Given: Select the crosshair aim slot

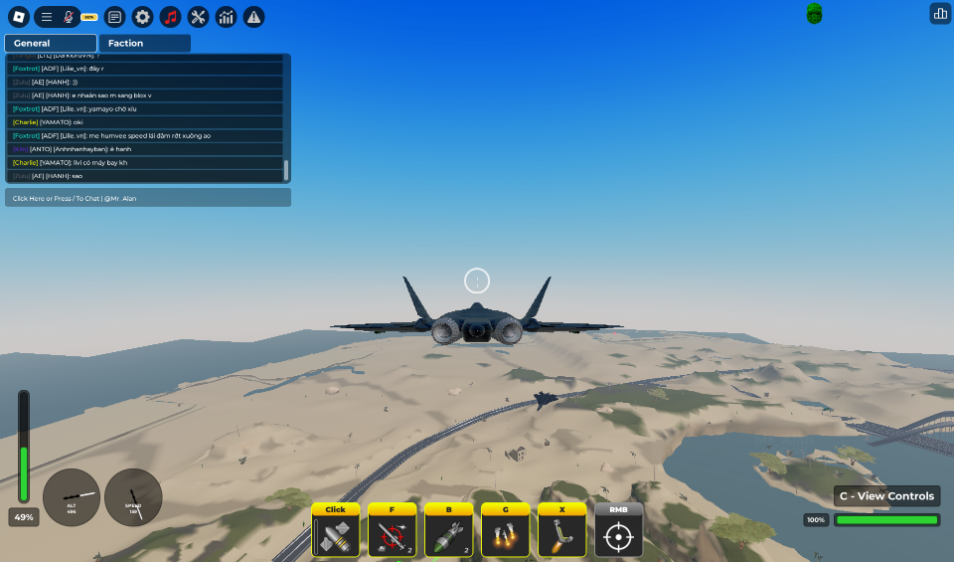Looking at the screenshot, I should click(619, 534).
